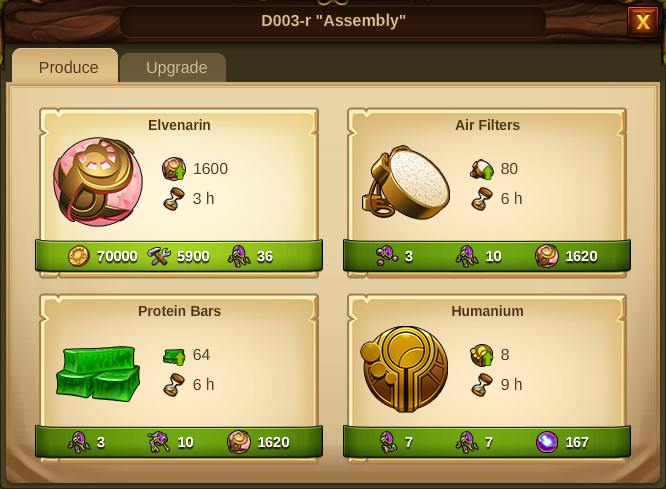This screenshot has width=666, height=489.
Task: Select the Produce tab
Action: pos(68,68)
